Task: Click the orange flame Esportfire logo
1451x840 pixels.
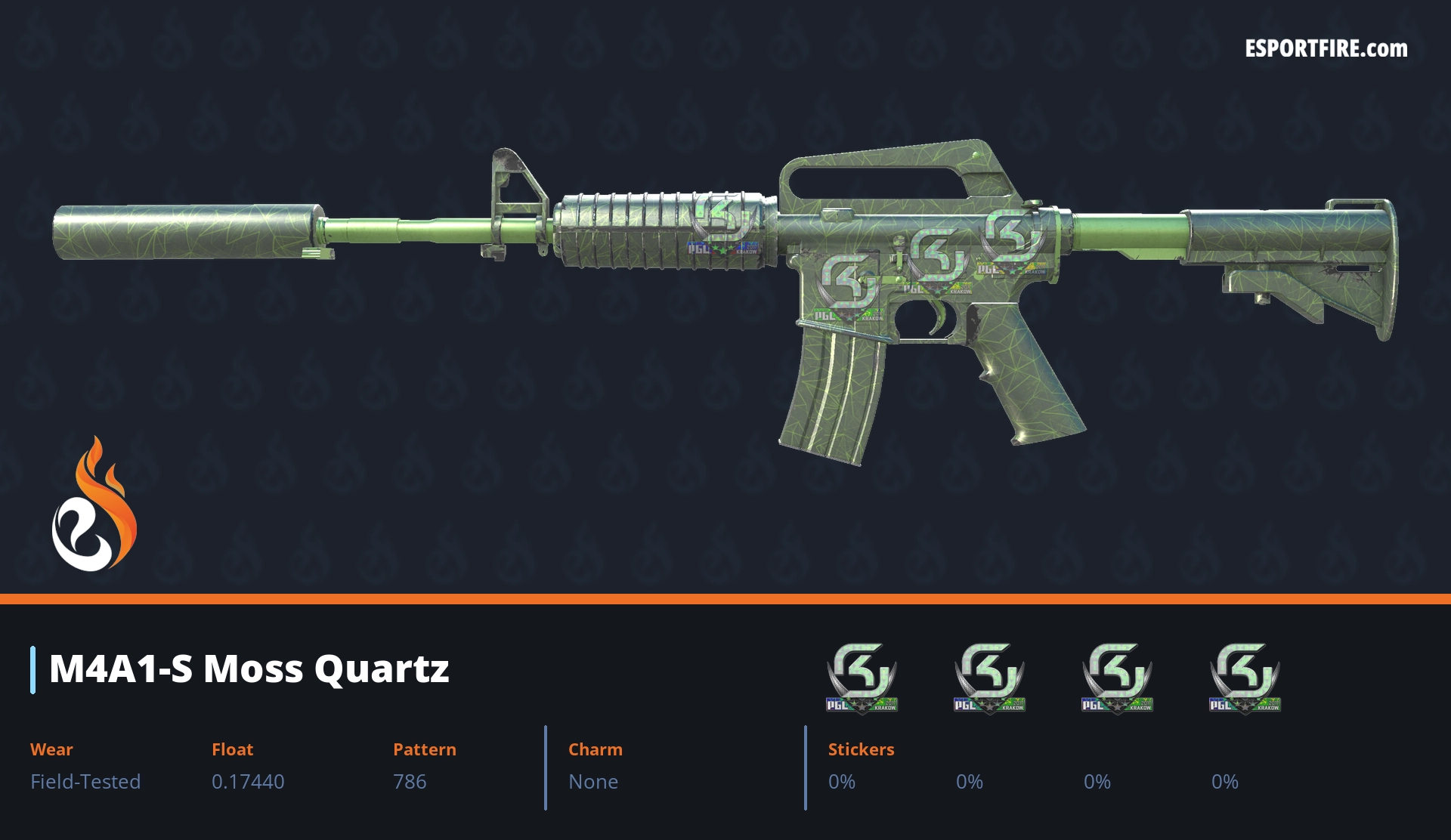Action: coord(94,505)
